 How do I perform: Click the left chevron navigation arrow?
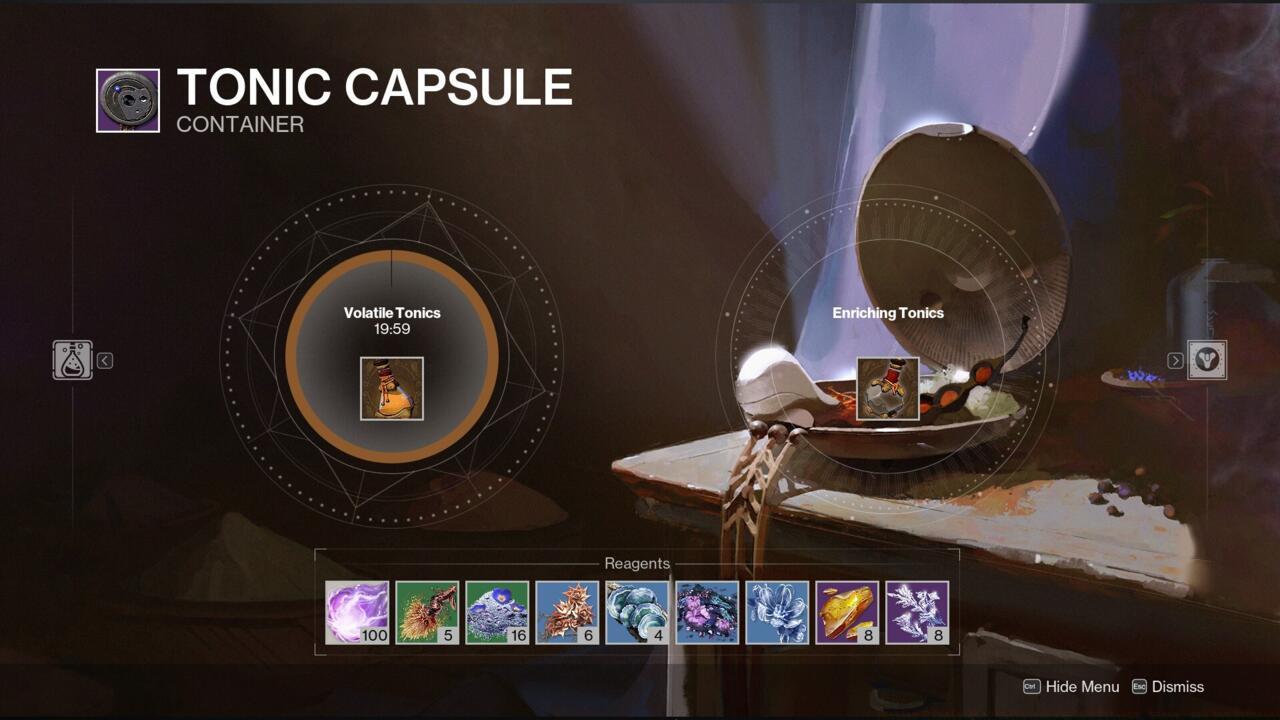click(104, 360)
